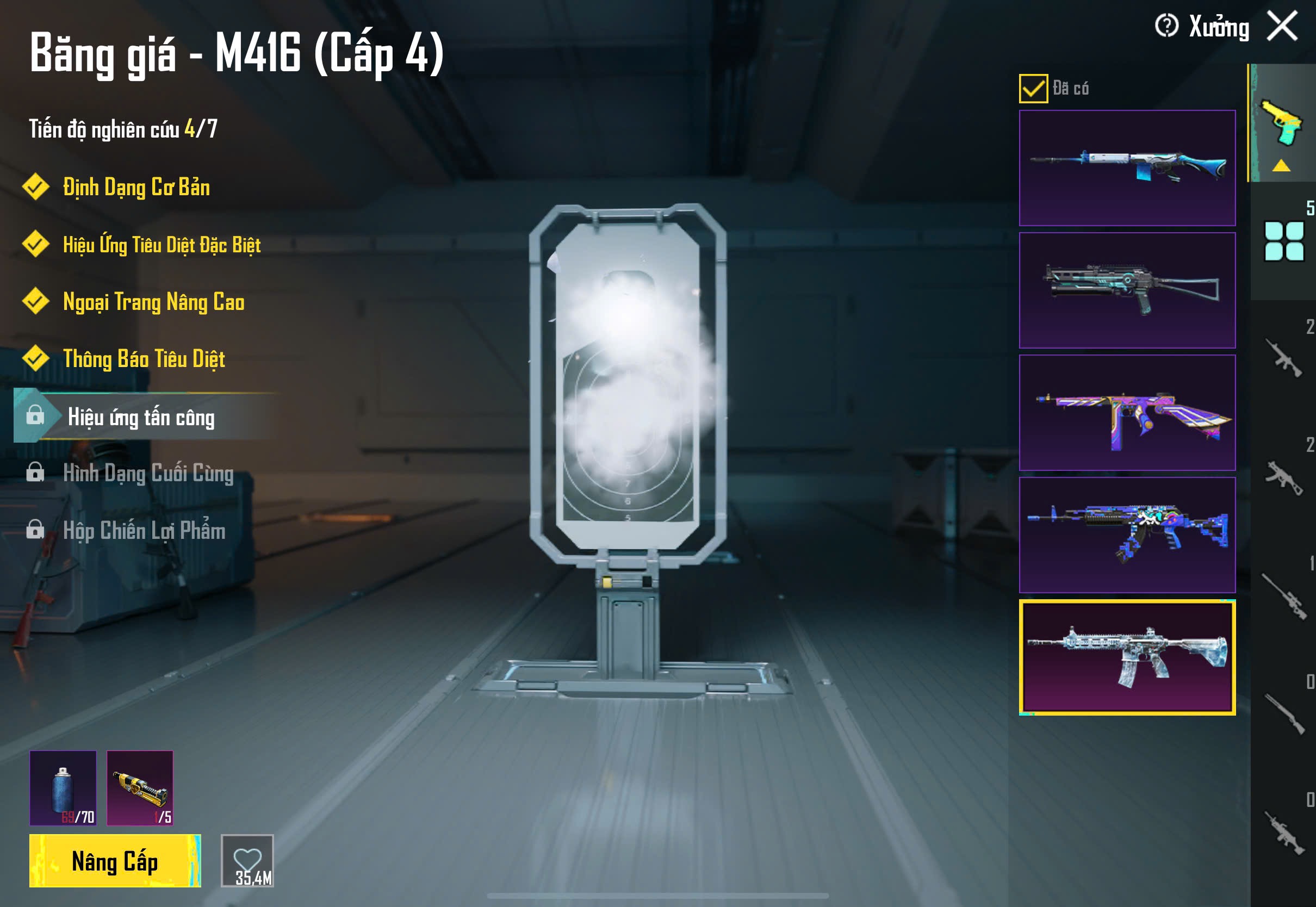The image size is (1316, 907).
Task: Toggle the Đã có owned filter checkbox
Action: coord(1033,89)
